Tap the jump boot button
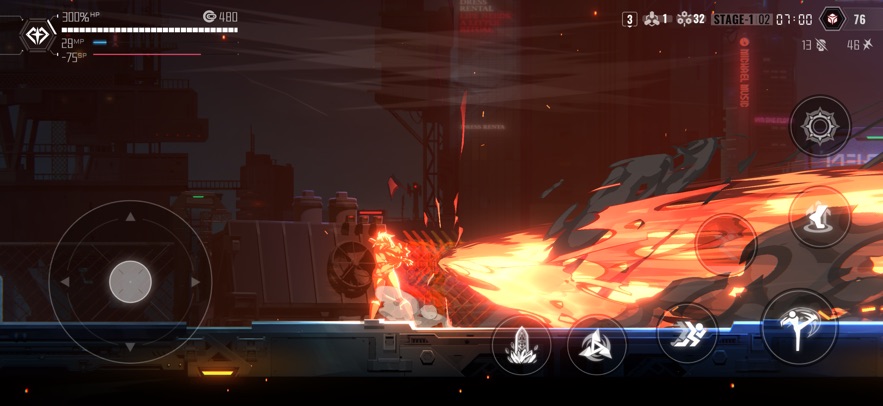 [820, 216]
